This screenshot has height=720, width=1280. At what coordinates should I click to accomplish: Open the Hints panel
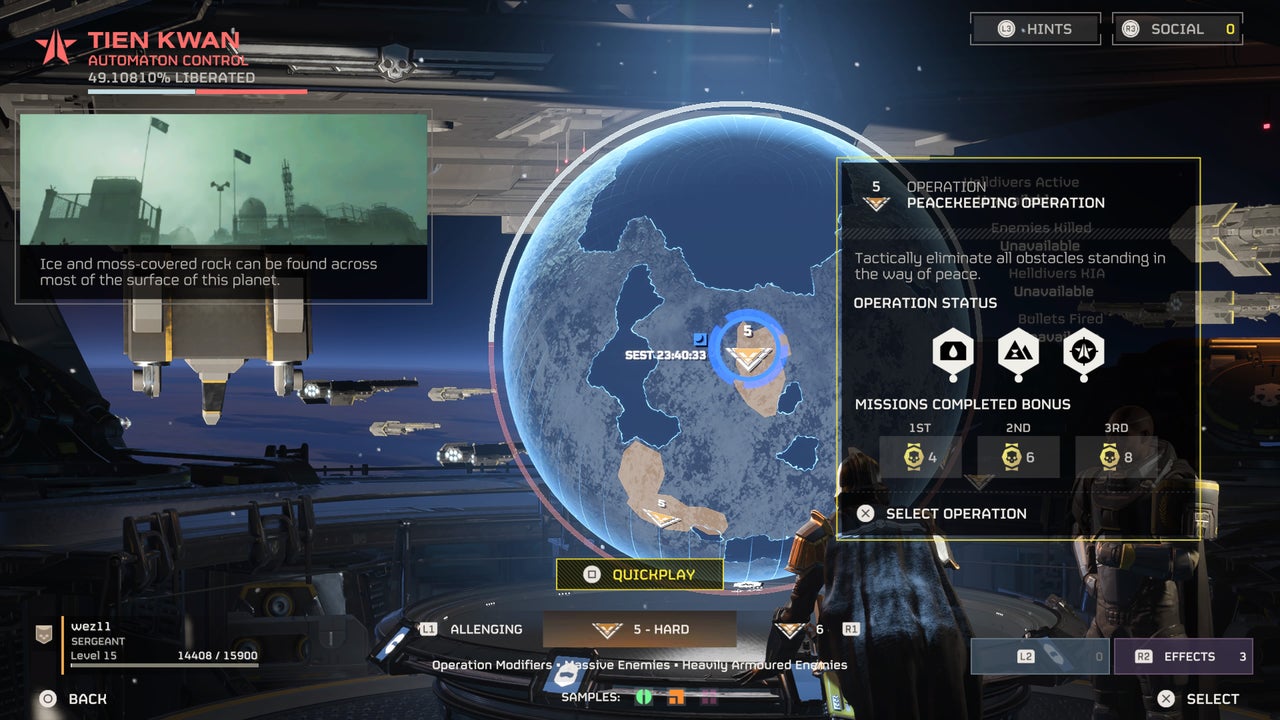pyautogui.click(x=1035, y=29)
